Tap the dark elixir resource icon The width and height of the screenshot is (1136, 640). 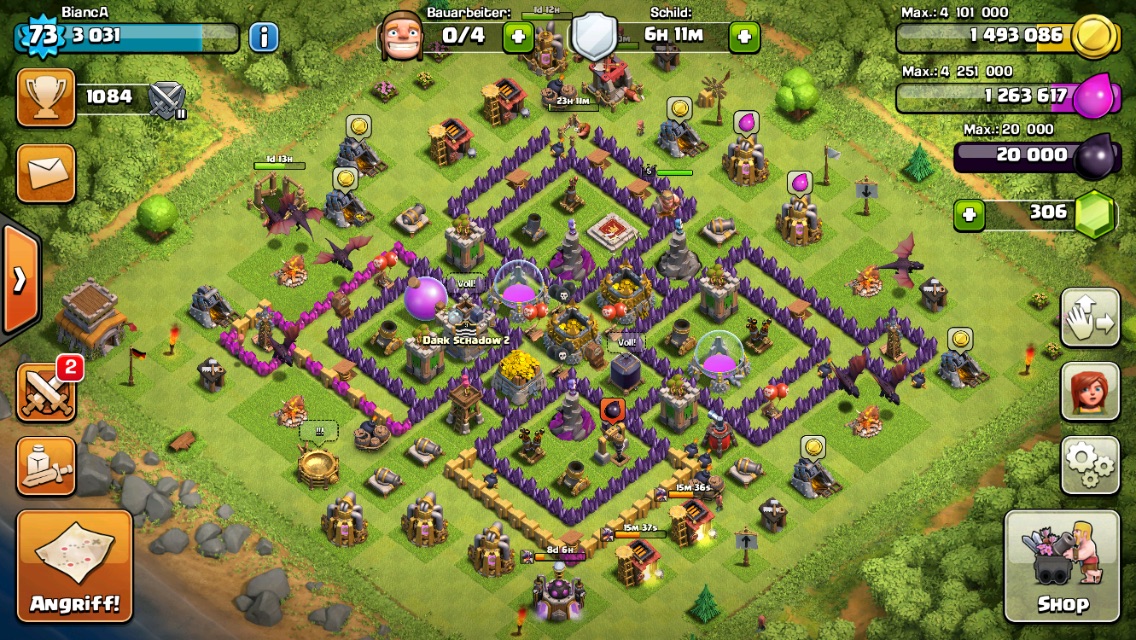click(x=1094, y=158)
